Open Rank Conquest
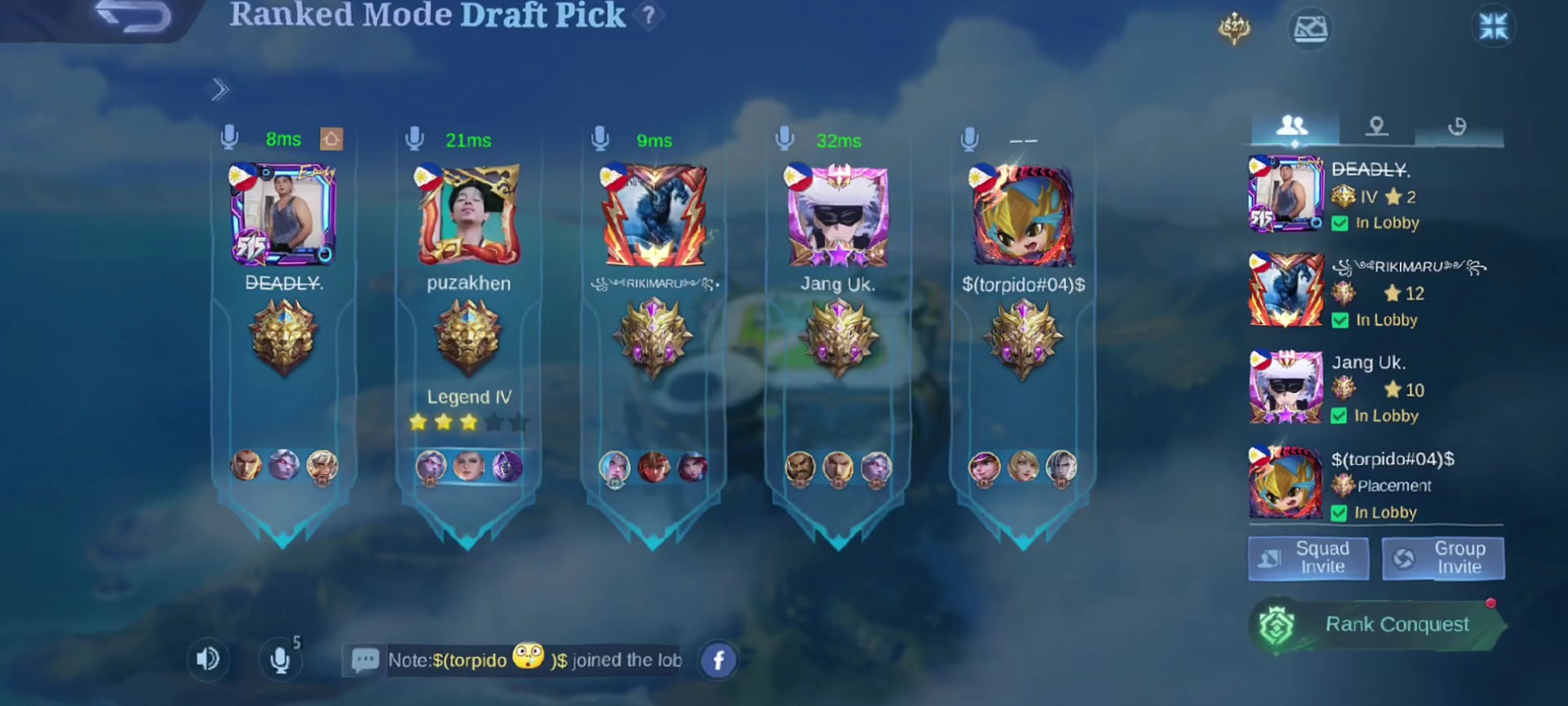The height and width of the screenshot is (706, 1568). click(x=1379, y=625)
